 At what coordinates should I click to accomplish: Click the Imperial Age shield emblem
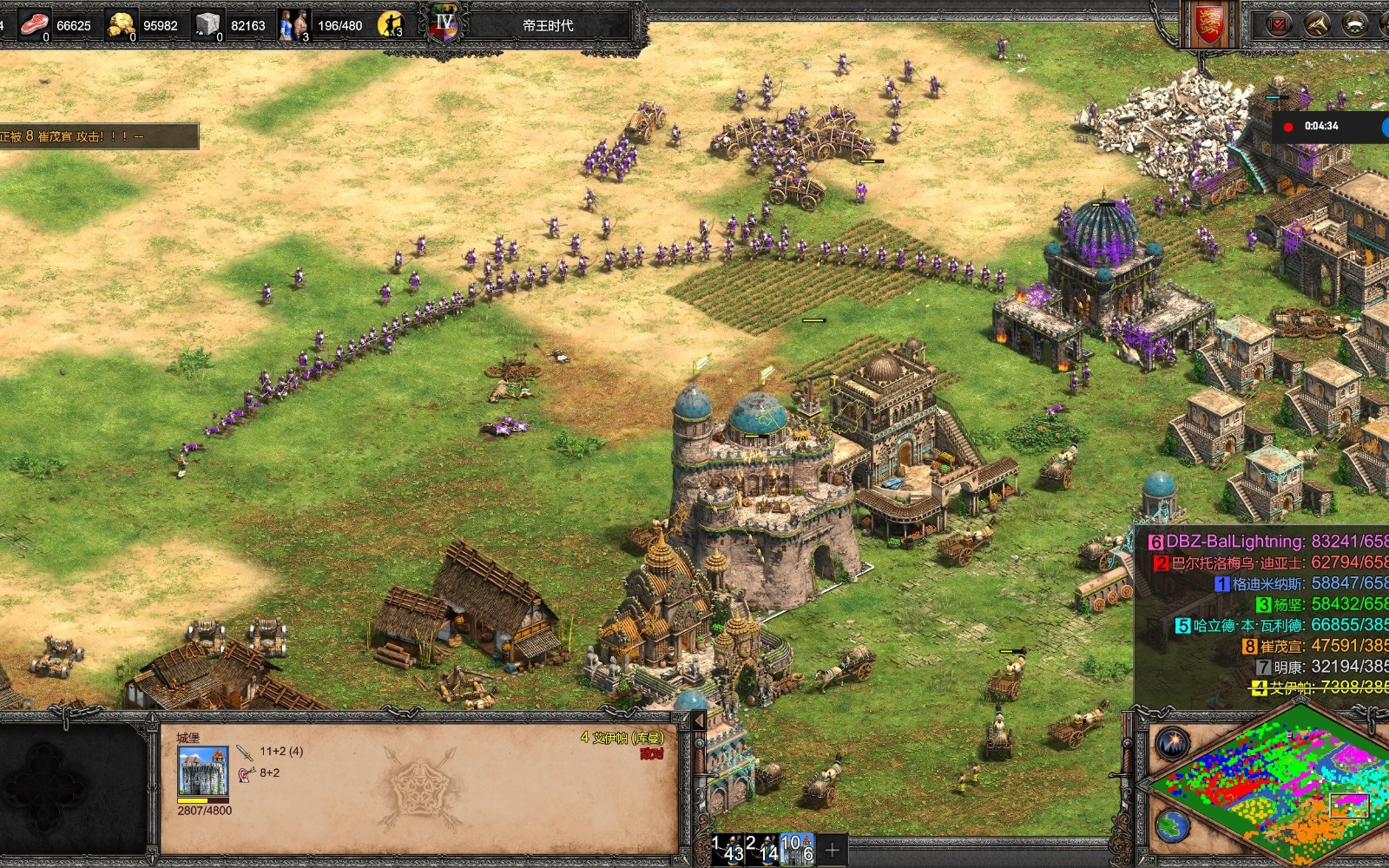pos(445,24)
